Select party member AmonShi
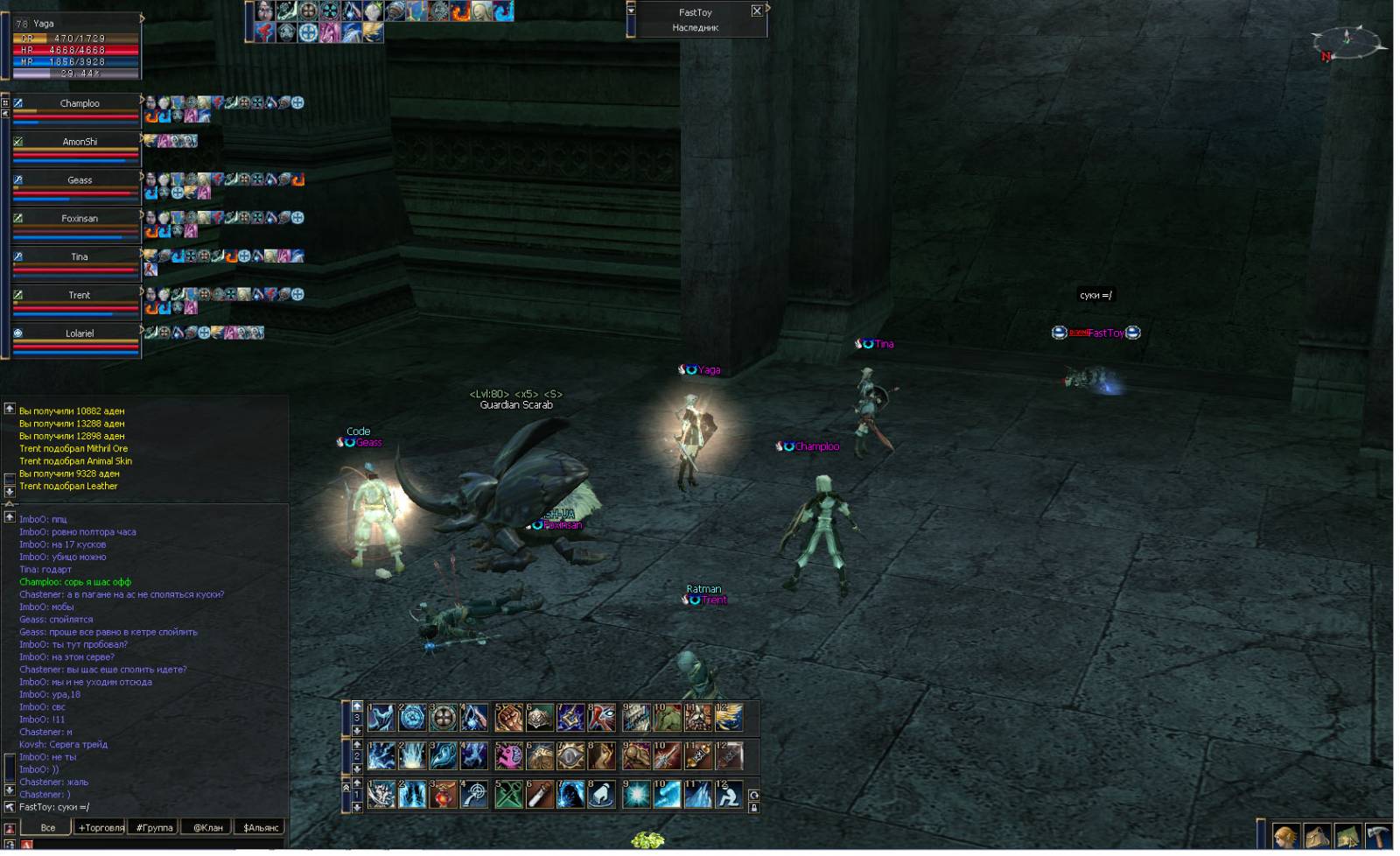 pos(79,142)
